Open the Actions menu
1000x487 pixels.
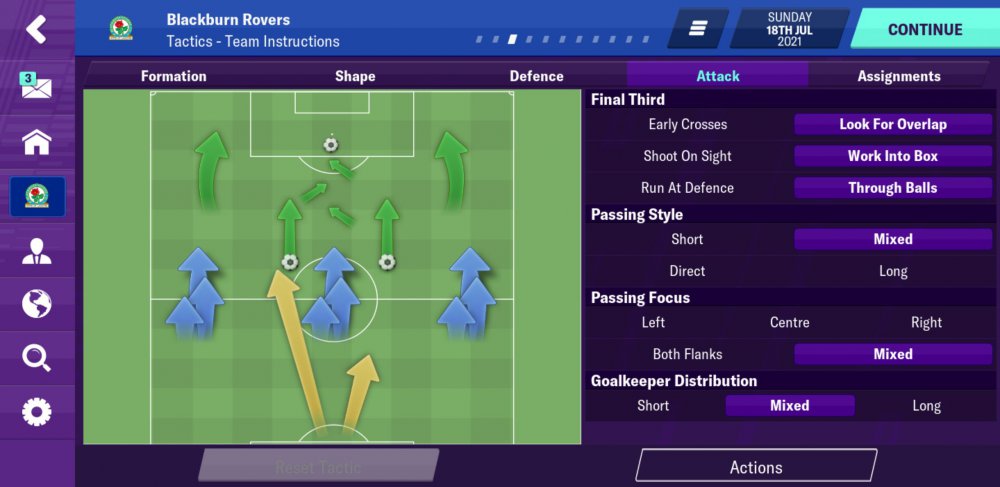pos(756,467)
